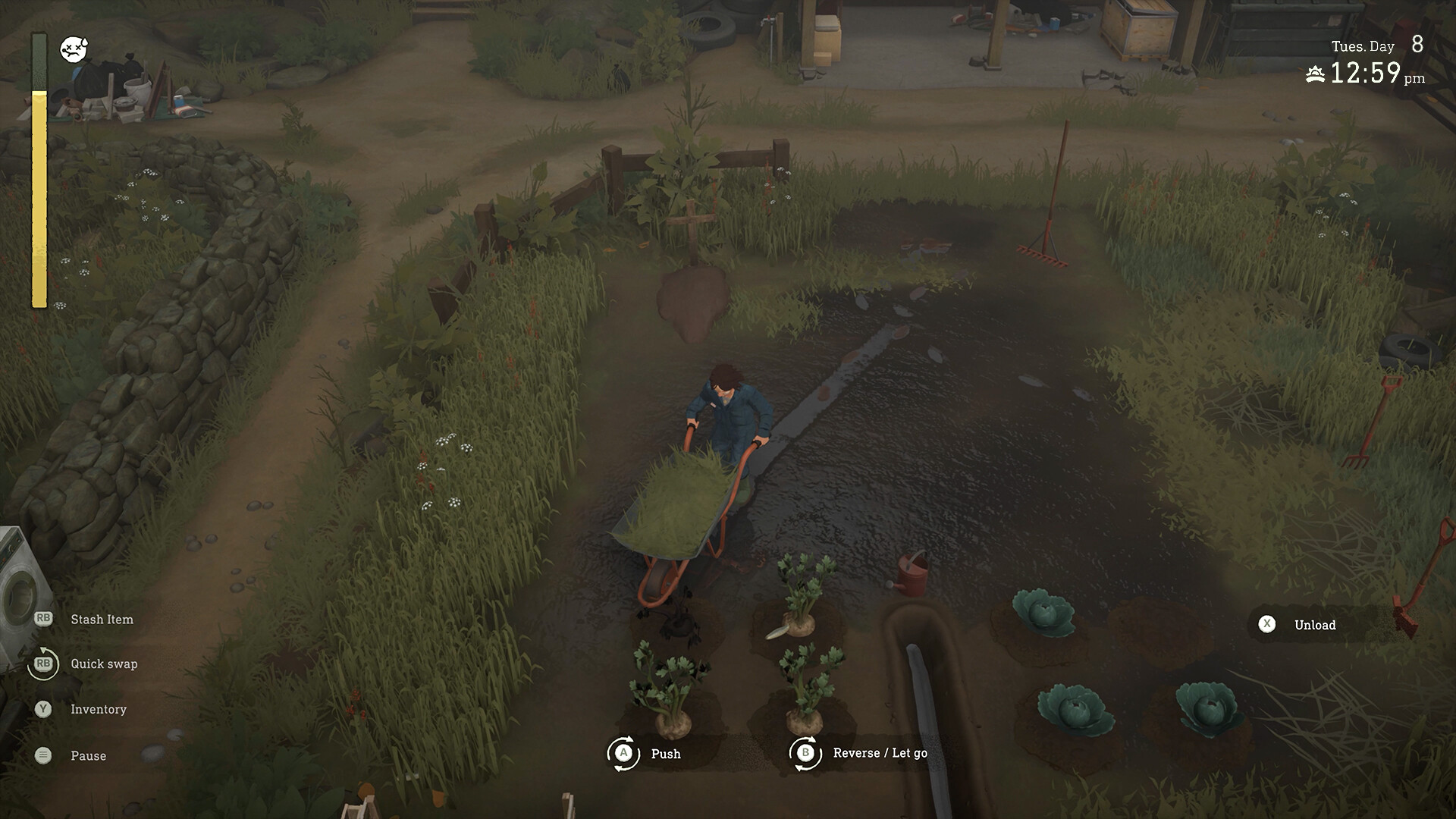Click the Y button icon for Inventory
The width and height of the screenshot is (1456, 819).
click(44, 709)
